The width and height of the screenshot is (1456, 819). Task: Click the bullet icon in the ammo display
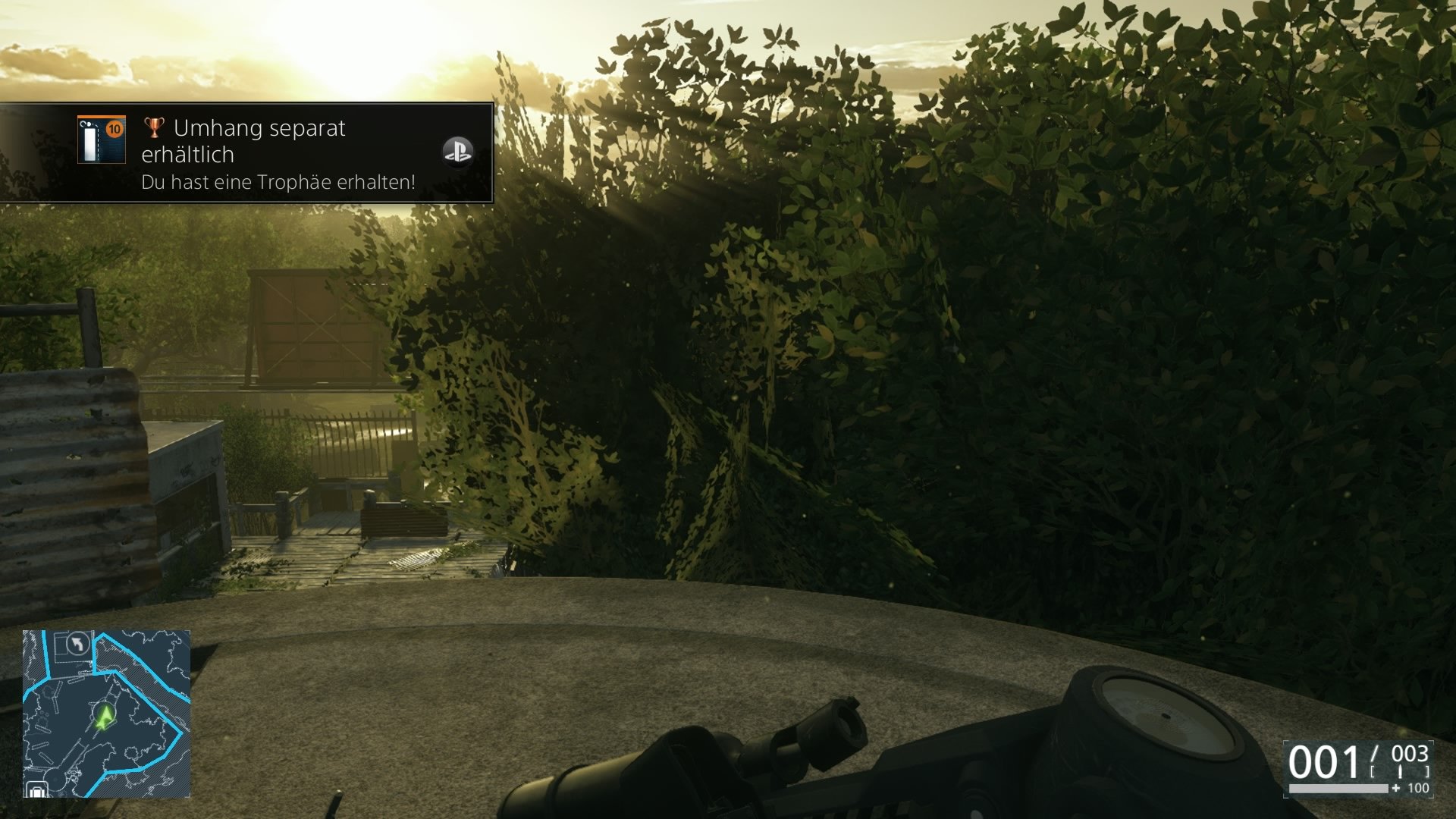pos(1401,771)
